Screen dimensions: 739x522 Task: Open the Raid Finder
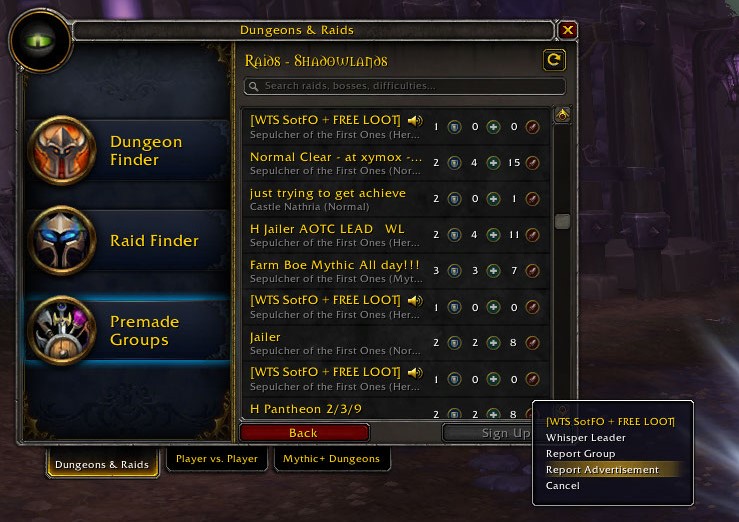click(128, 241)
